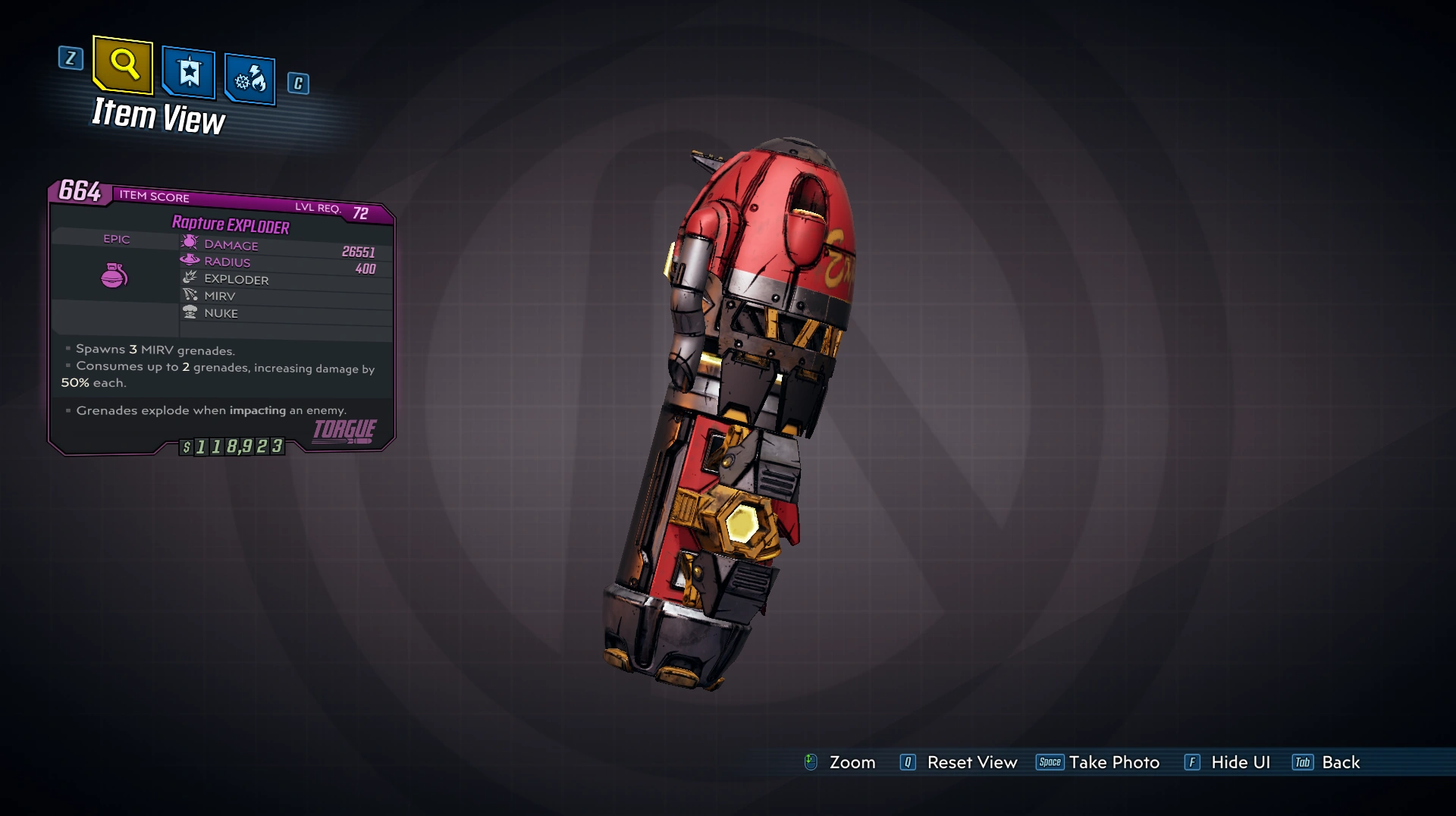Open the gear and flame tab
Screen dimensions: 1456x816
[249, 79]
